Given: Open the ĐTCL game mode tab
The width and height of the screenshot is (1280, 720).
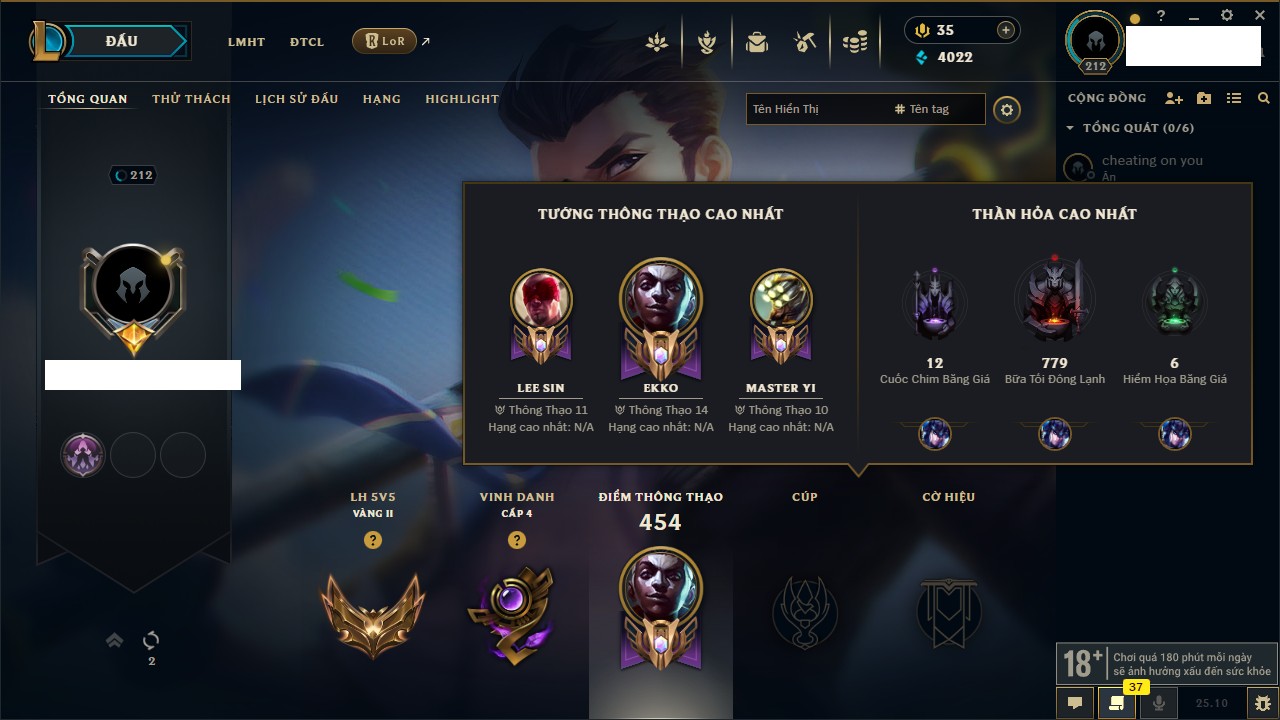Looking at the screenshot, I should 307,42.
